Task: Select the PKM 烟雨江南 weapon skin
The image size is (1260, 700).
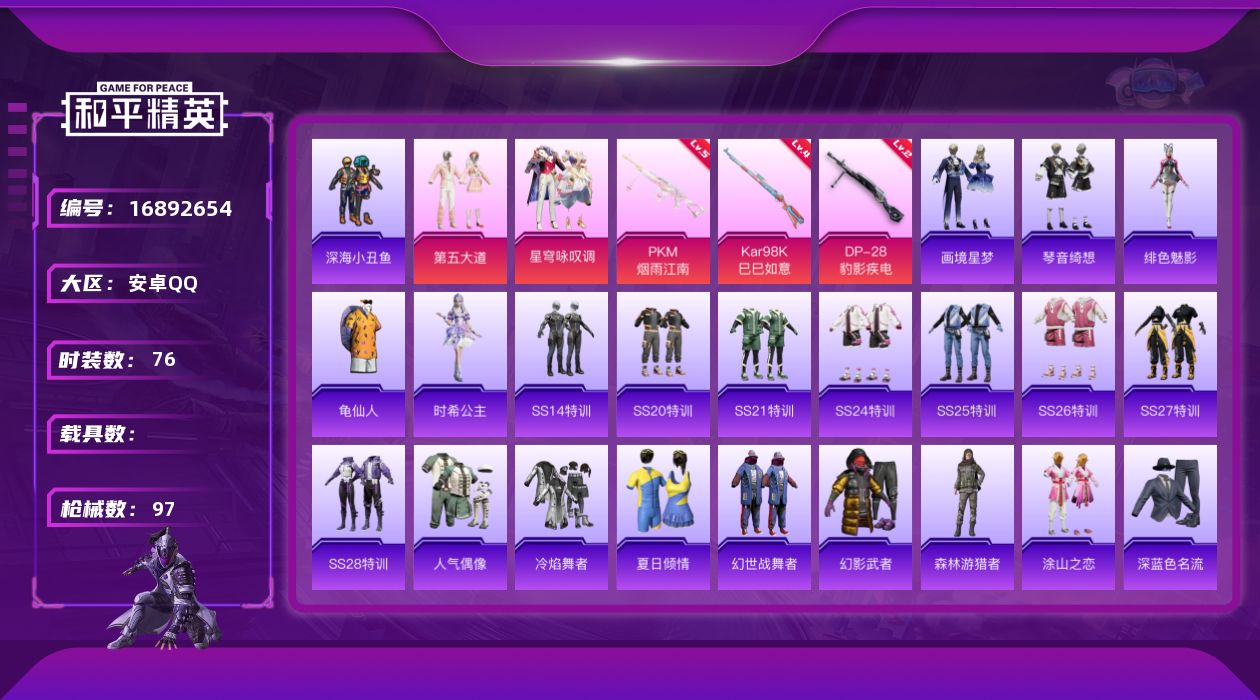Action: point(663,211)
